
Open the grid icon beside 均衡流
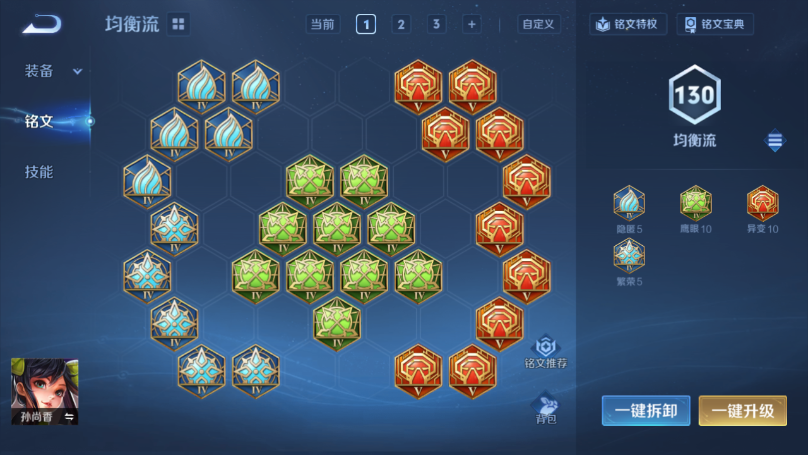178,24
